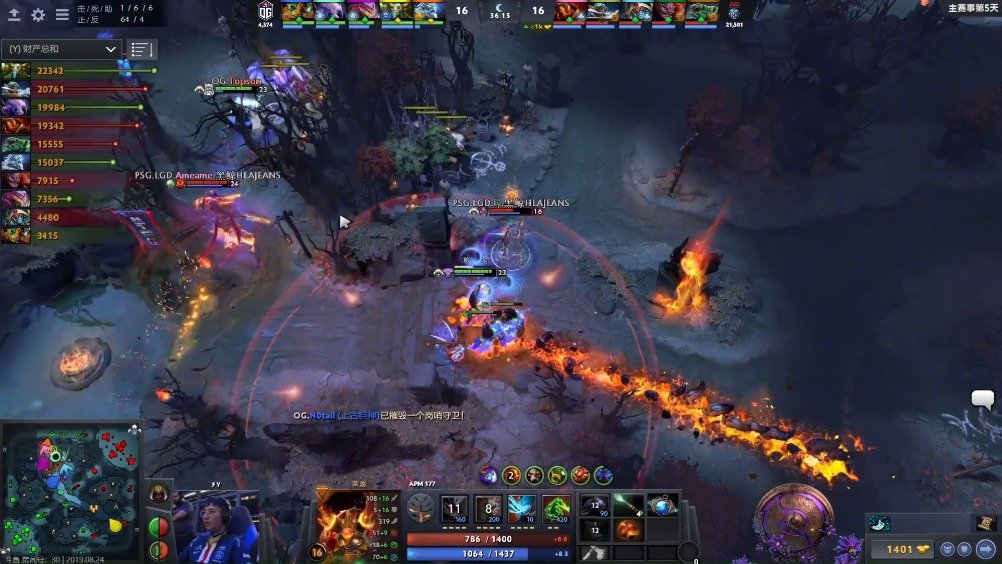The height and width of the screenshot is (564, 1002).
Task: Open the net worth graph dropdown
Action: click(61, 48)
